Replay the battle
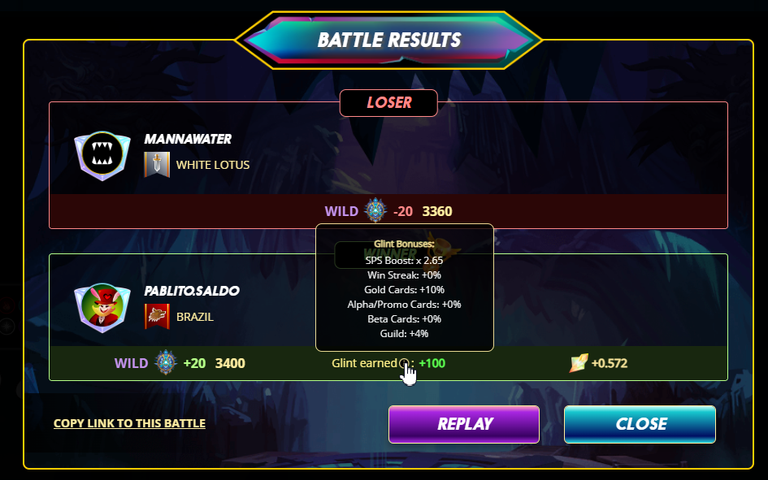The image size is (768, 480). click(x=464, y=424)
